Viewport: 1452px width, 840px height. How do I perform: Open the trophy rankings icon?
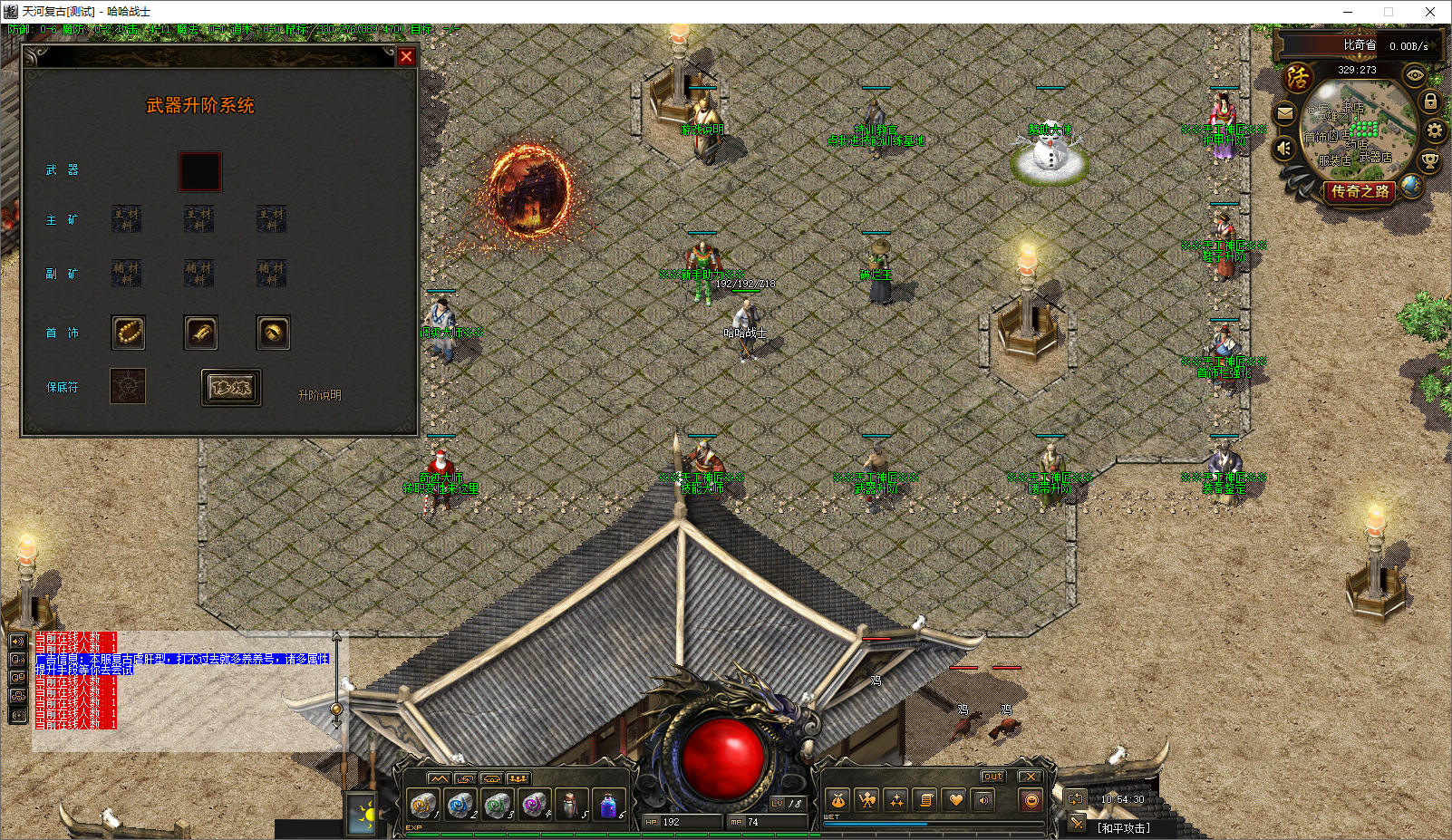pyautogui.click(x=1429, y=161)
